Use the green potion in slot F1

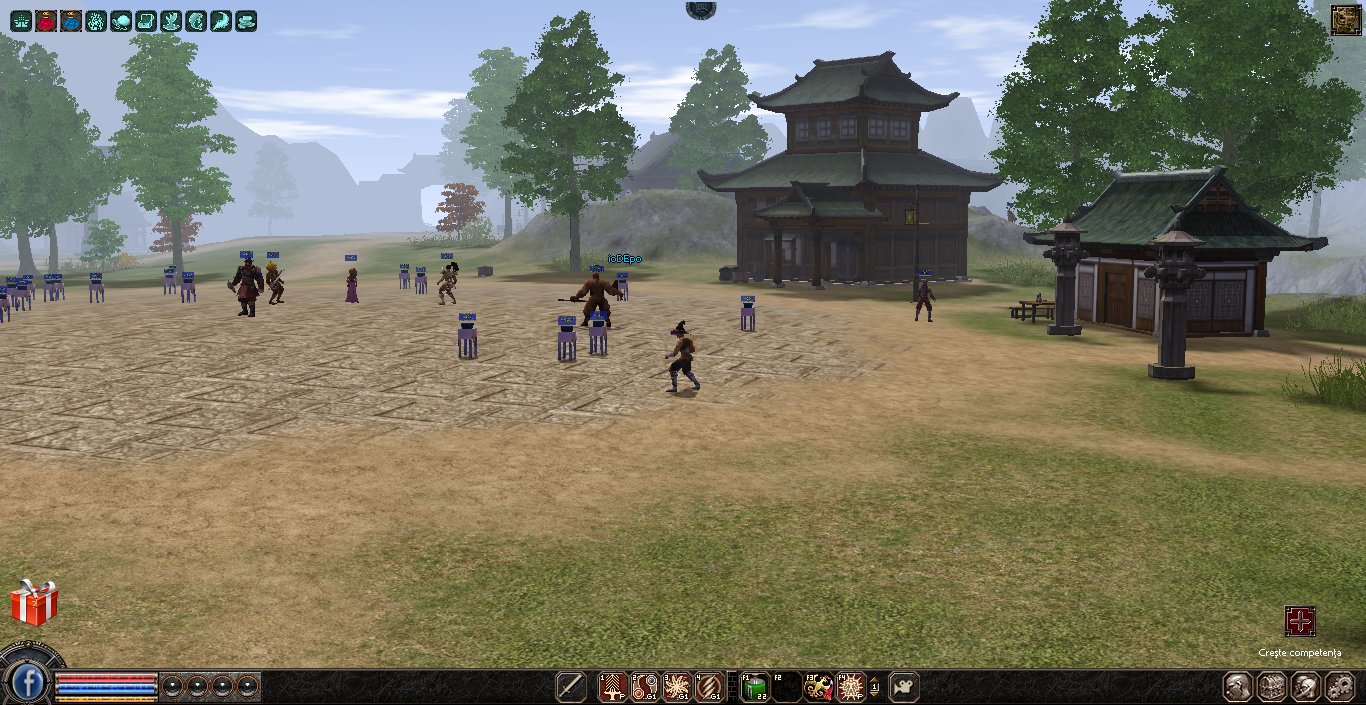754,687
